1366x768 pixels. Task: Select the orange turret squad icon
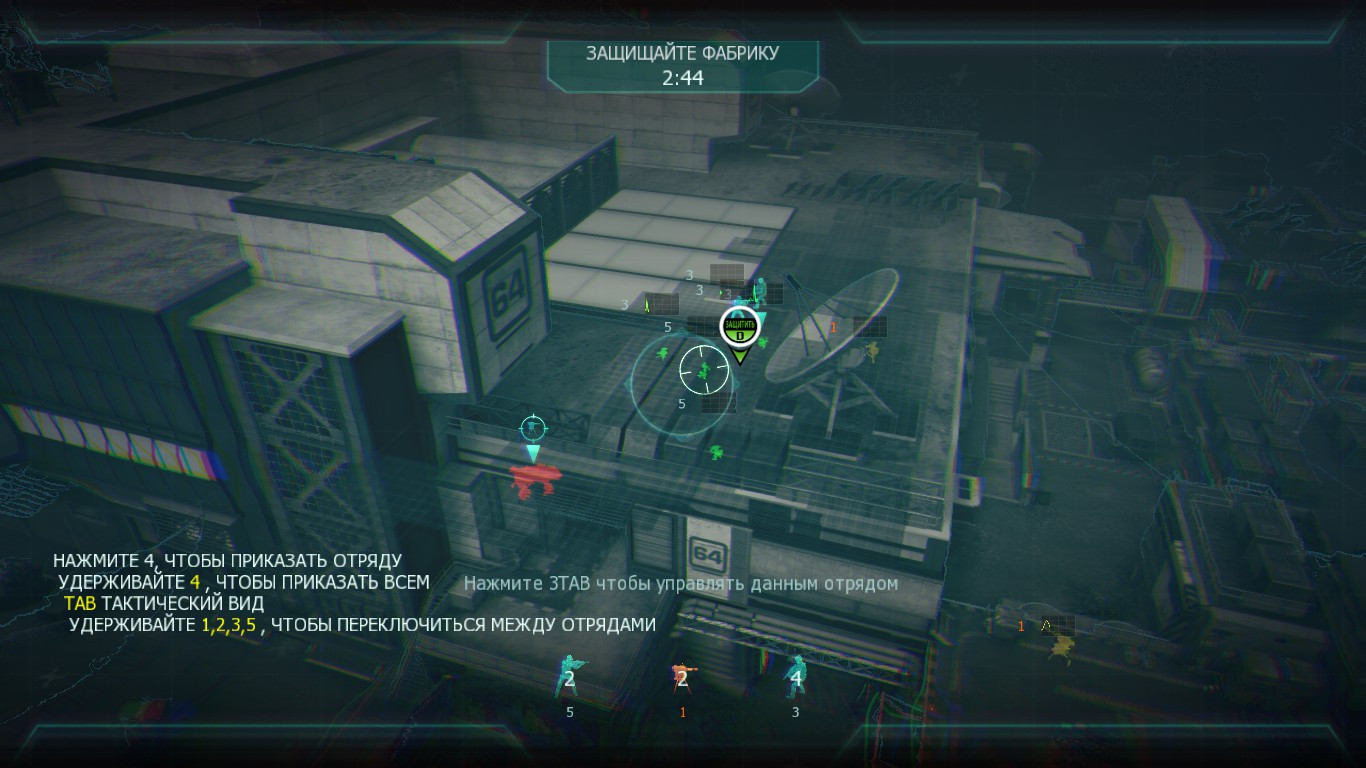683,678
